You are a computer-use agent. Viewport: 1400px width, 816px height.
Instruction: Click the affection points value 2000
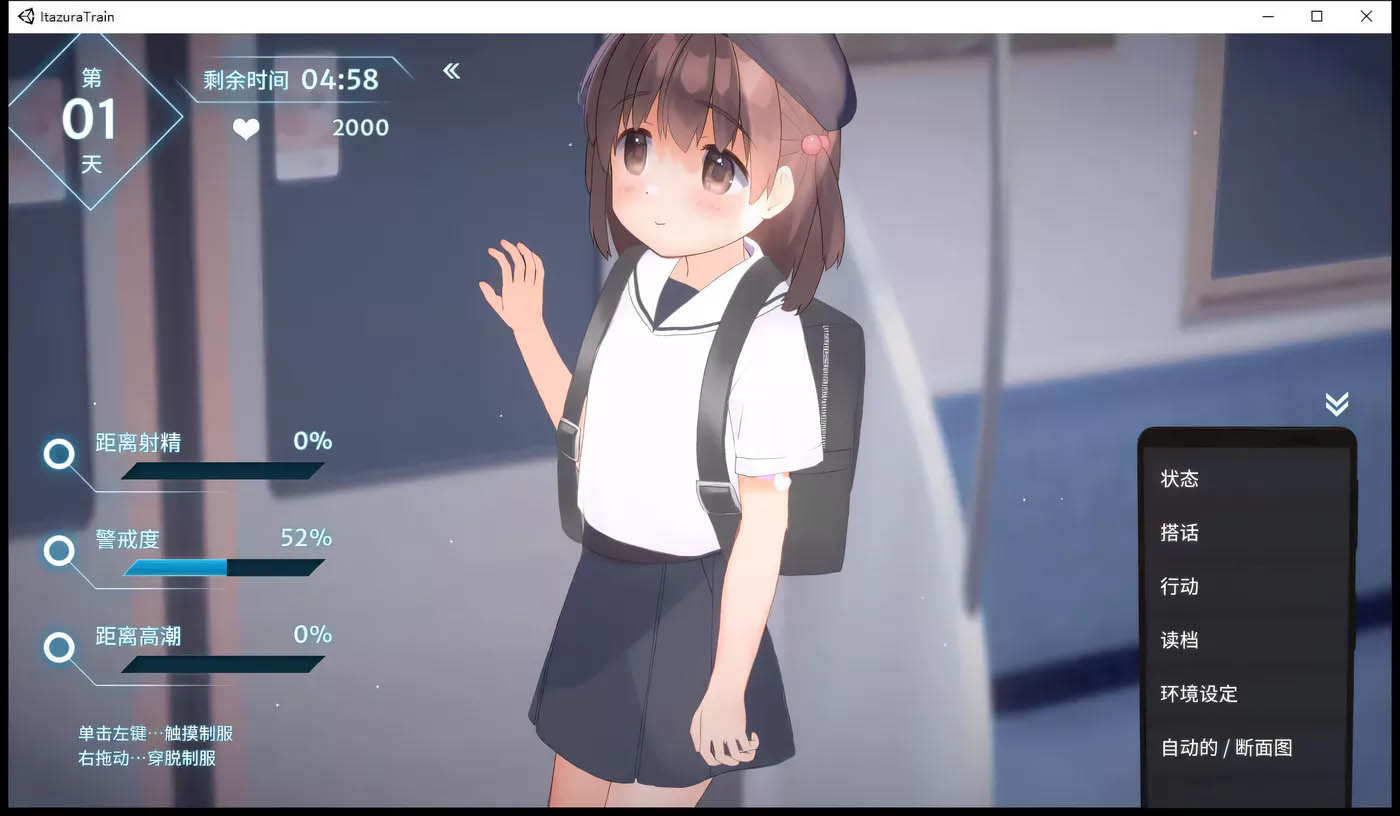click(x=361, y=127)
